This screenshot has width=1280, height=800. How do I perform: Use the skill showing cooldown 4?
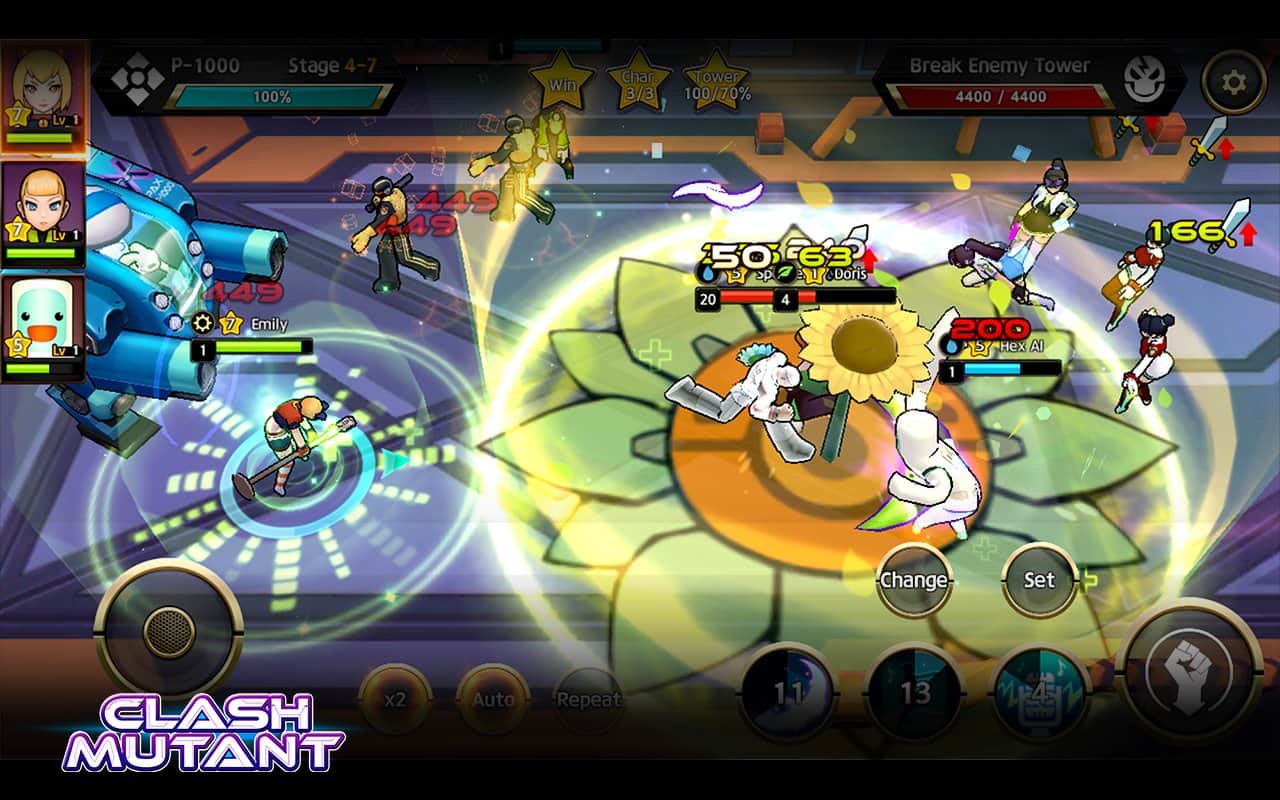[1039, 692]
